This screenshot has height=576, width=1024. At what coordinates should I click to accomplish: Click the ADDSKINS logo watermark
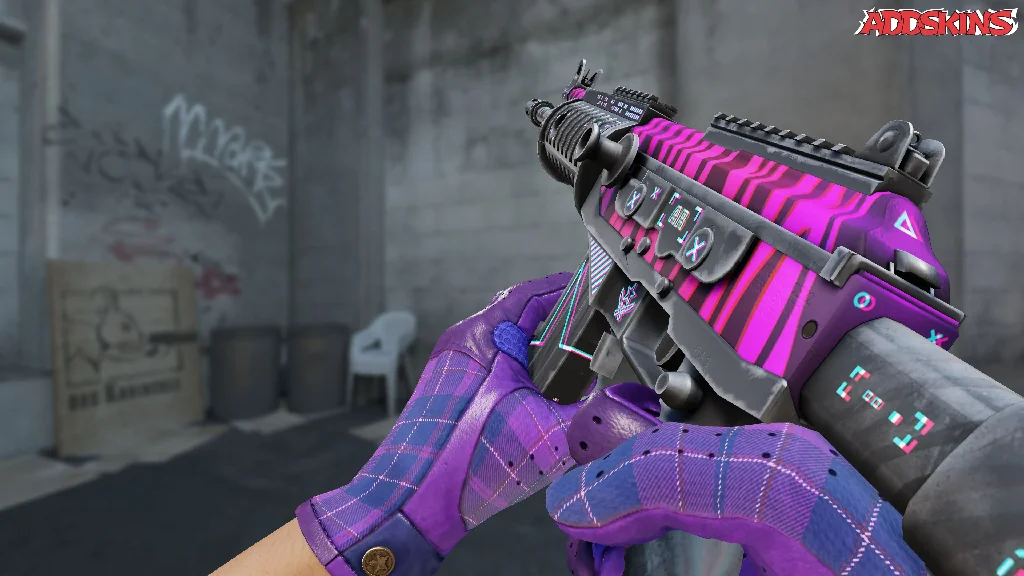coord(937,23)
